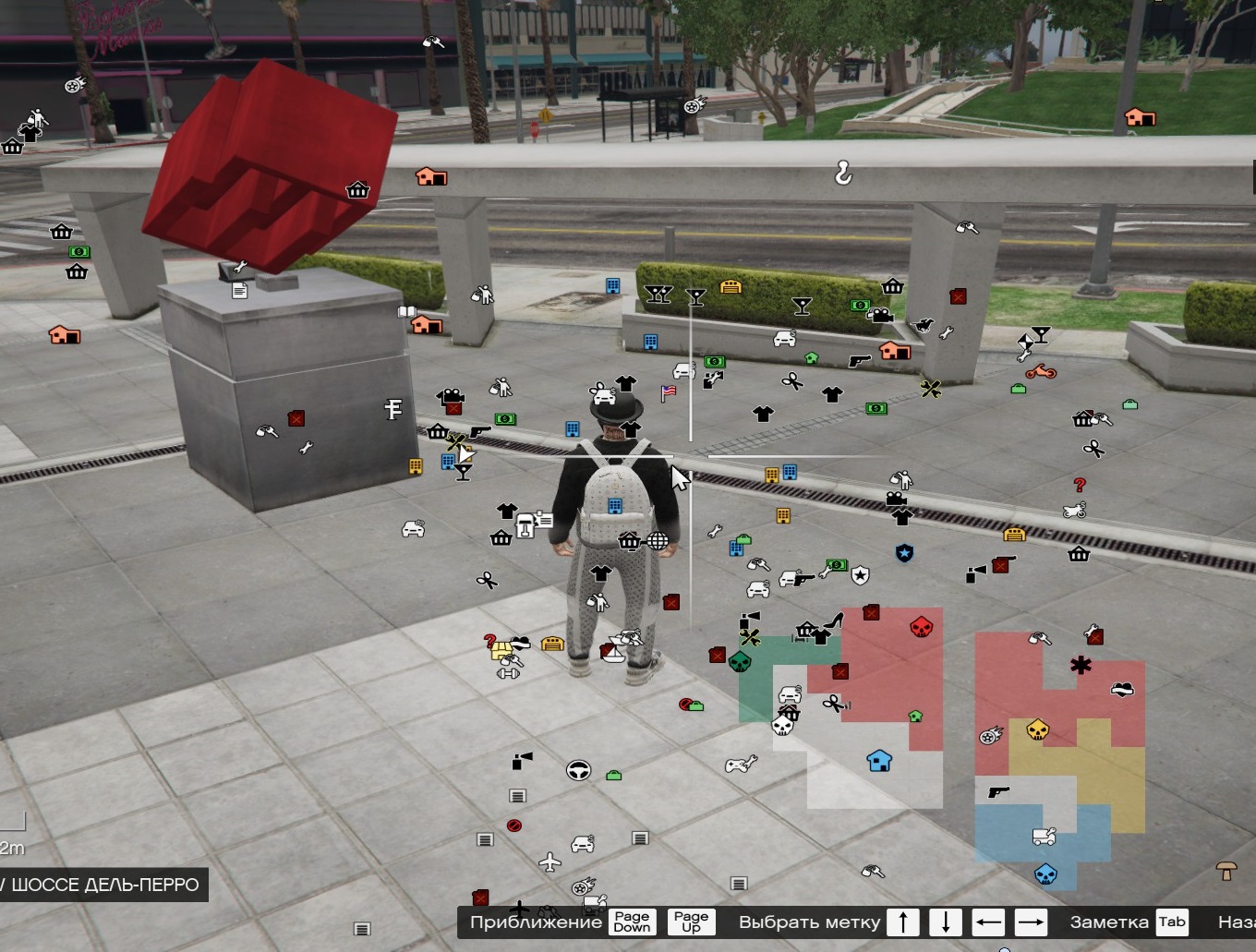The width and height of the screenshot is (1256, 952).
Task: Click the green skull map marker
Action: 740,662
